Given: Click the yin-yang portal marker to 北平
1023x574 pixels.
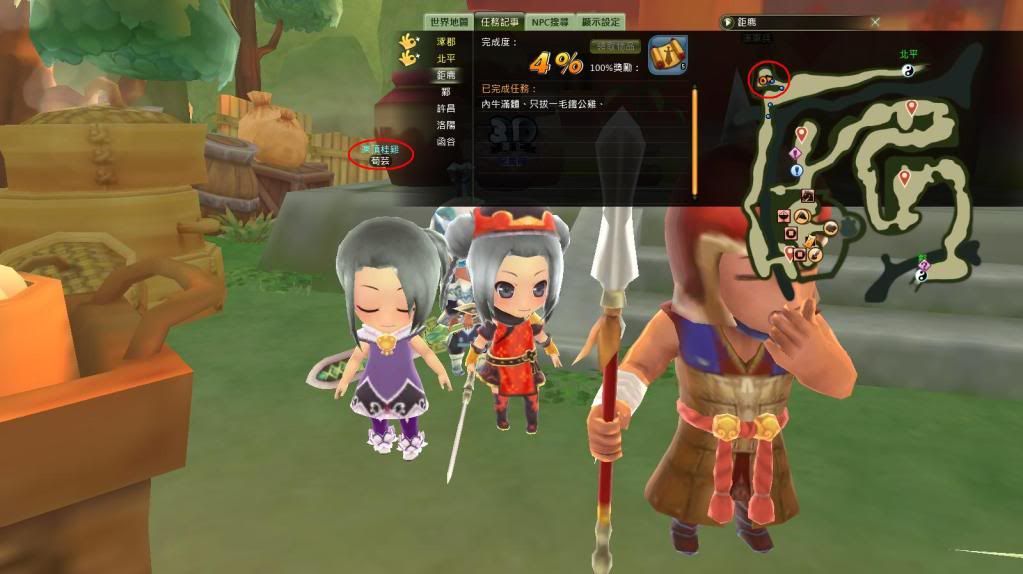Looking at the screenshot, I should click(909, 70).
